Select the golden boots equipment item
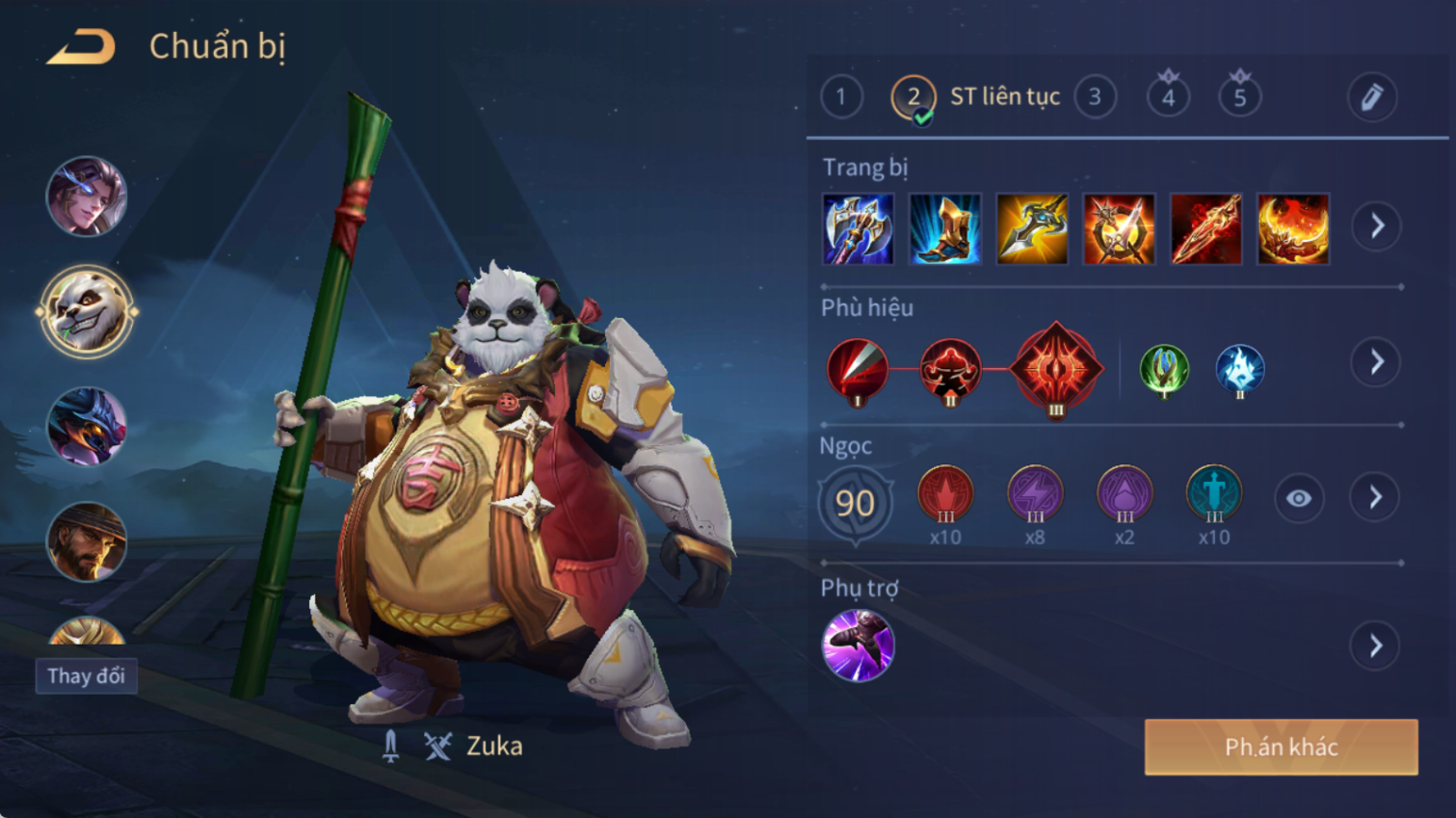 (x=944, y=229)
